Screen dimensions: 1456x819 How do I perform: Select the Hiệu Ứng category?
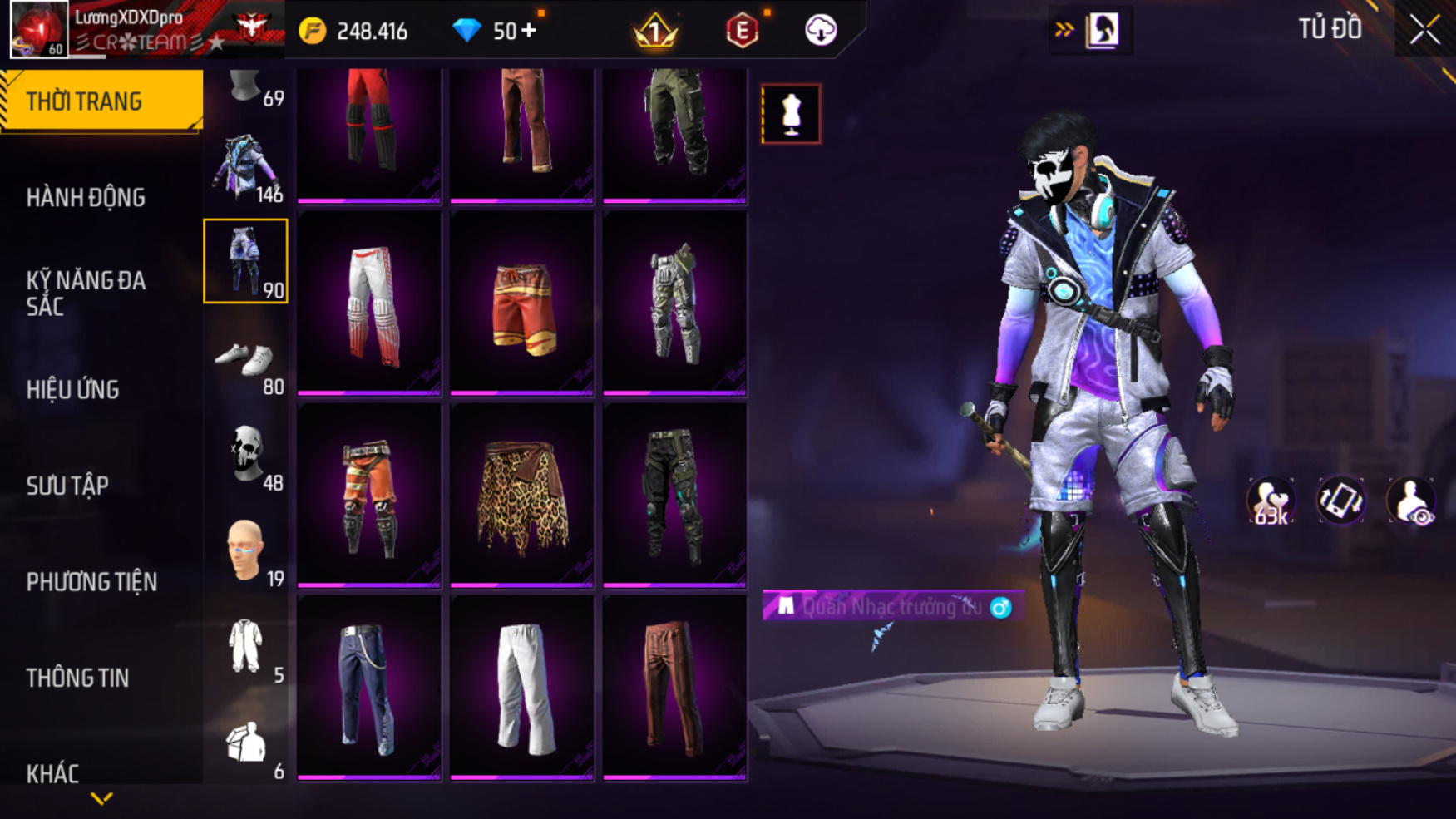pos(73,390)
